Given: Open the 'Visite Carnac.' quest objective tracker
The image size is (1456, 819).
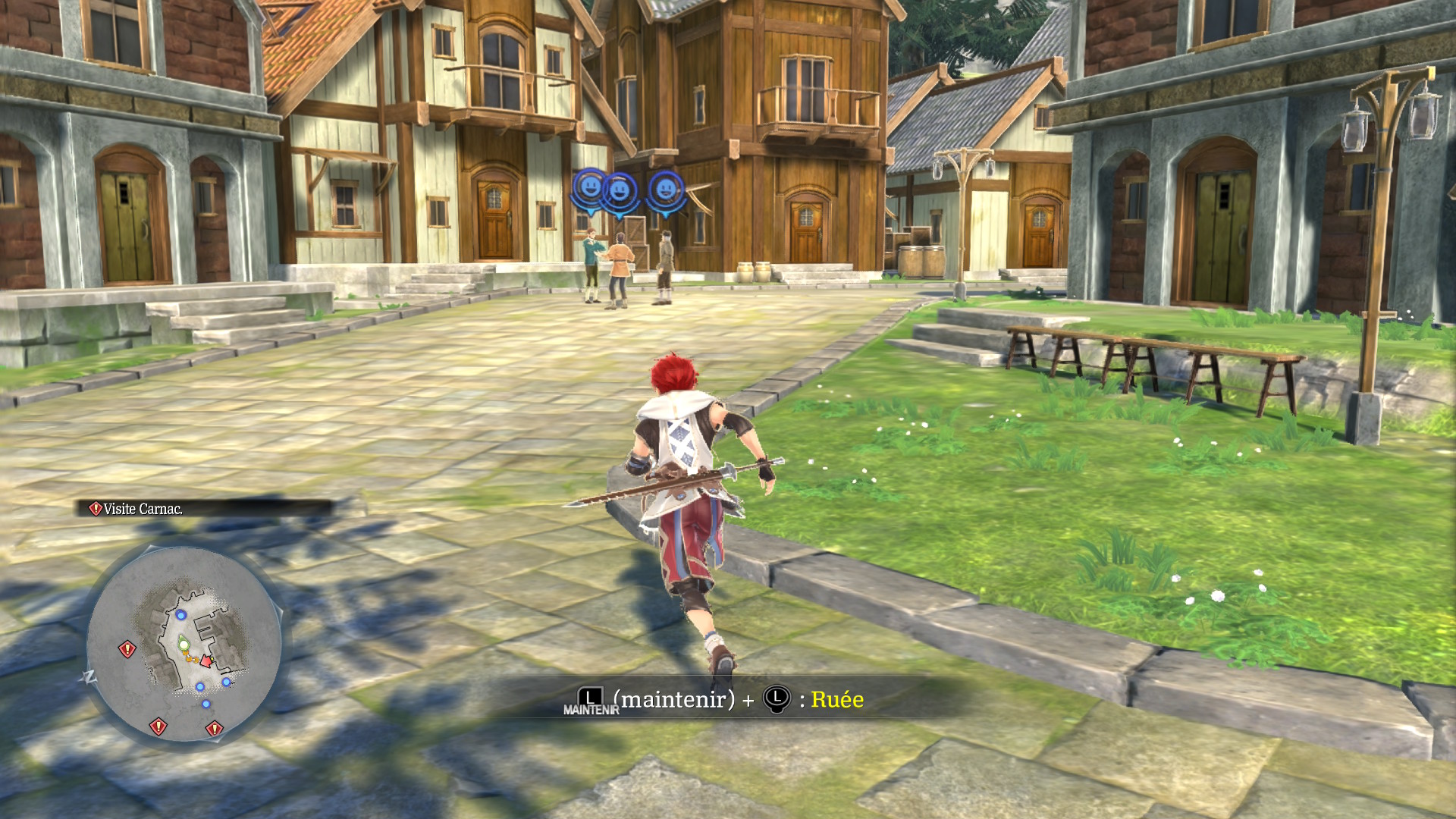Looking at the screenshot, I should click(143, 509).
